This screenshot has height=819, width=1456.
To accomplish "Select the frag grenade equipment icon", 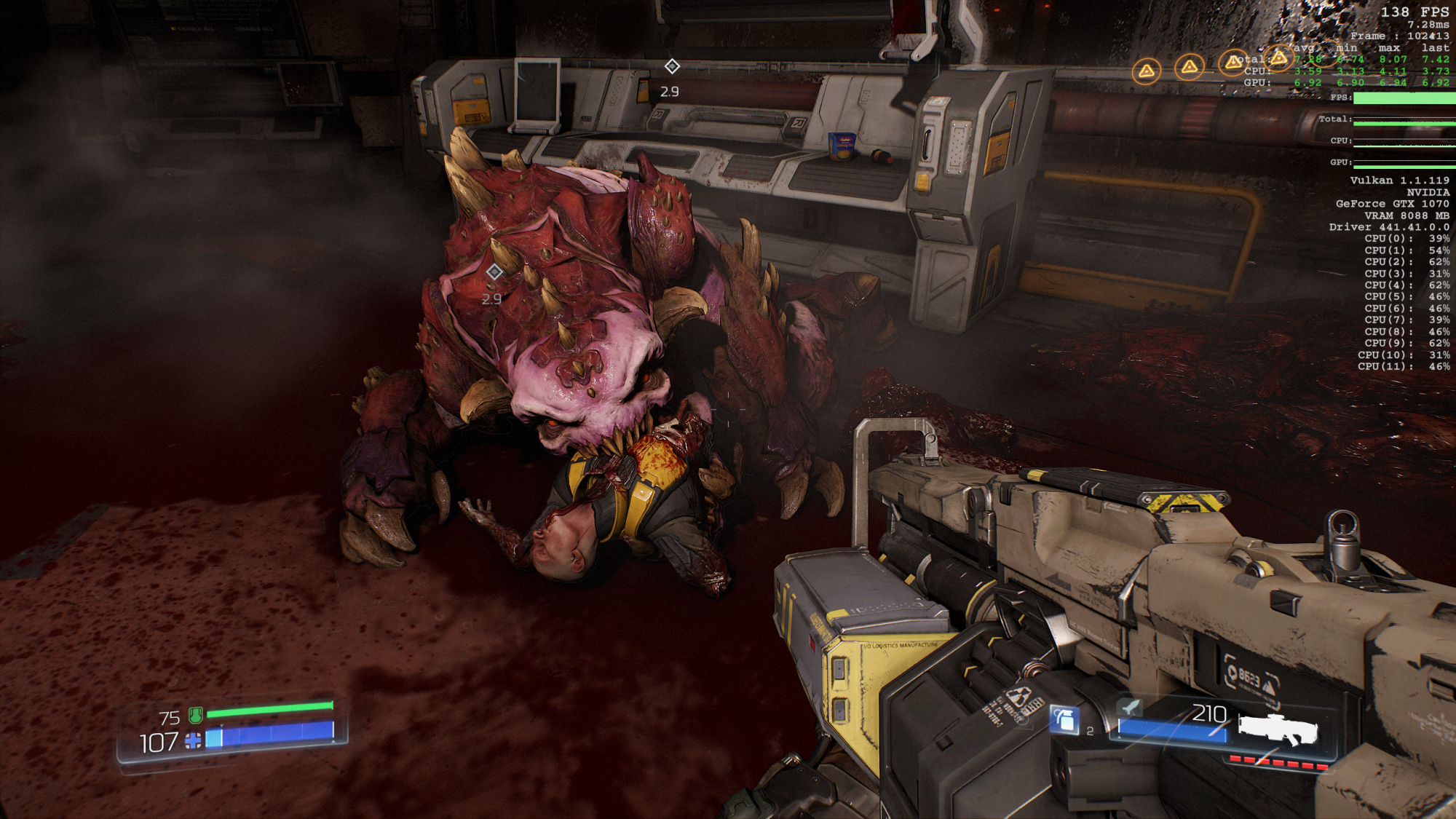I will (1064, 720).
